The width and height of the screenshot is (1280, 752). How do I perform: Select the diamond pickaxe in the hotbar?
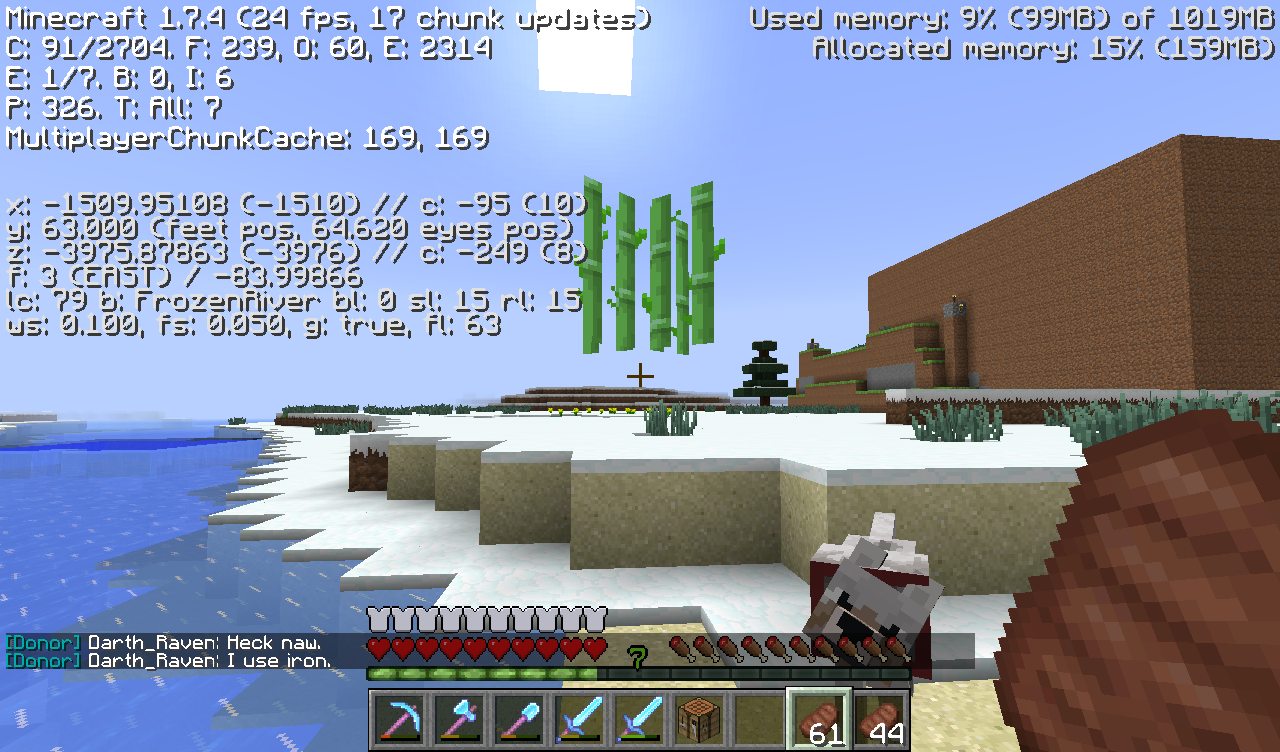398,717
